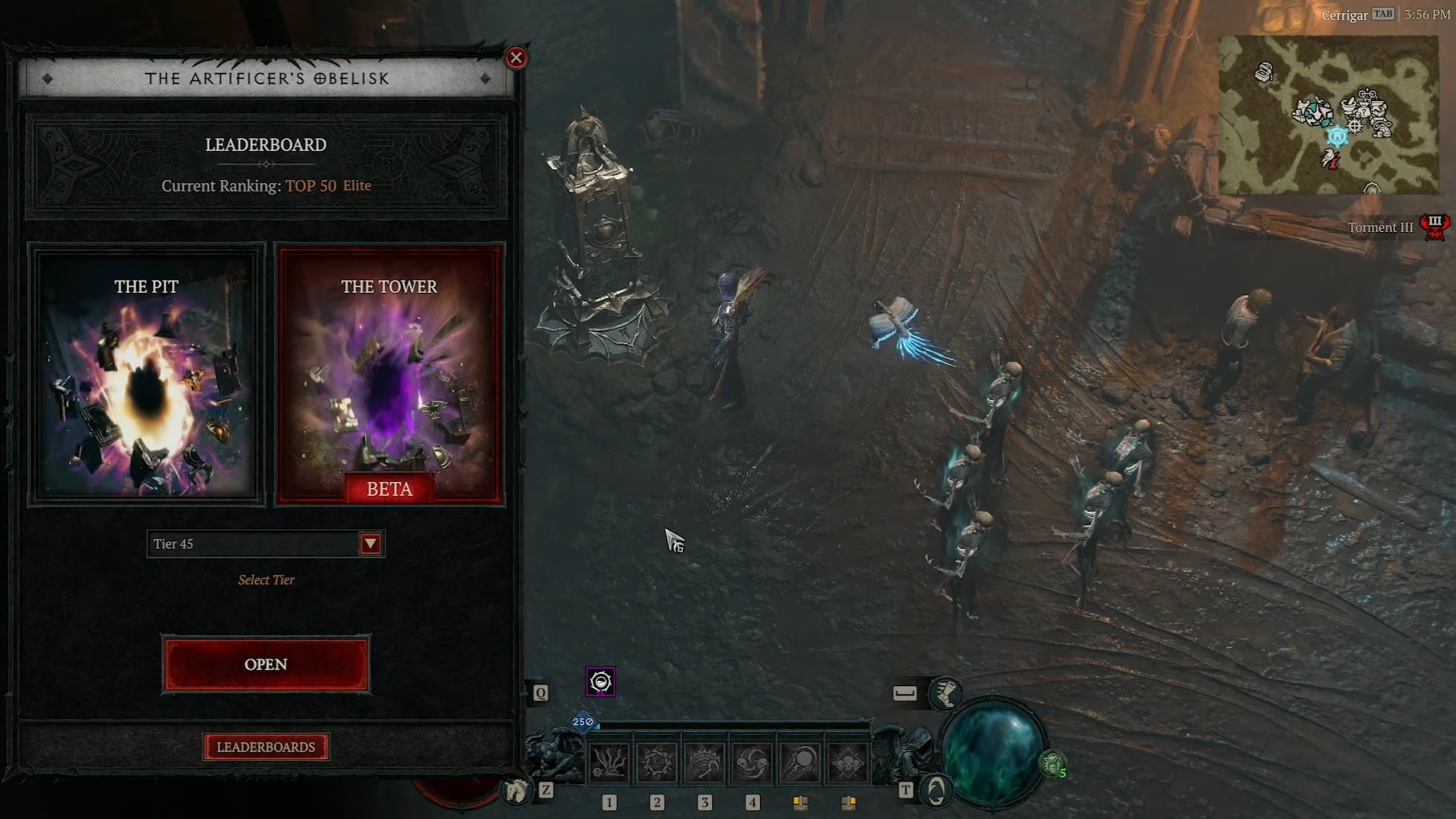The width and height of the screenshot is (1456, 819).
Task: Use the three-skull diamond skill slot
Action: tap(848, 763)
